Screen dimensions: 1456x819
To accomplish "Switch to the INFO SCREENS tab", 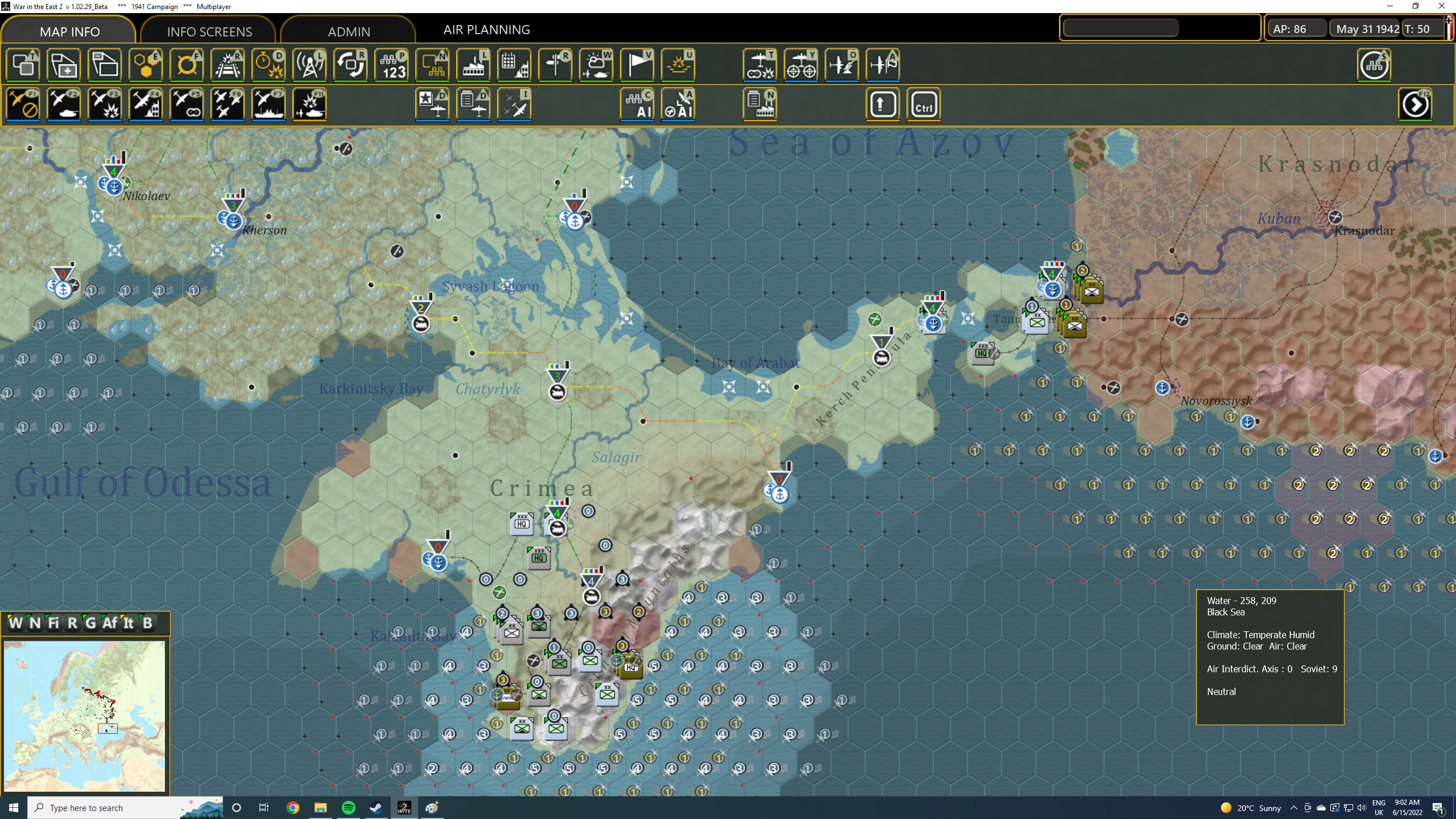I will coord(208,31).
